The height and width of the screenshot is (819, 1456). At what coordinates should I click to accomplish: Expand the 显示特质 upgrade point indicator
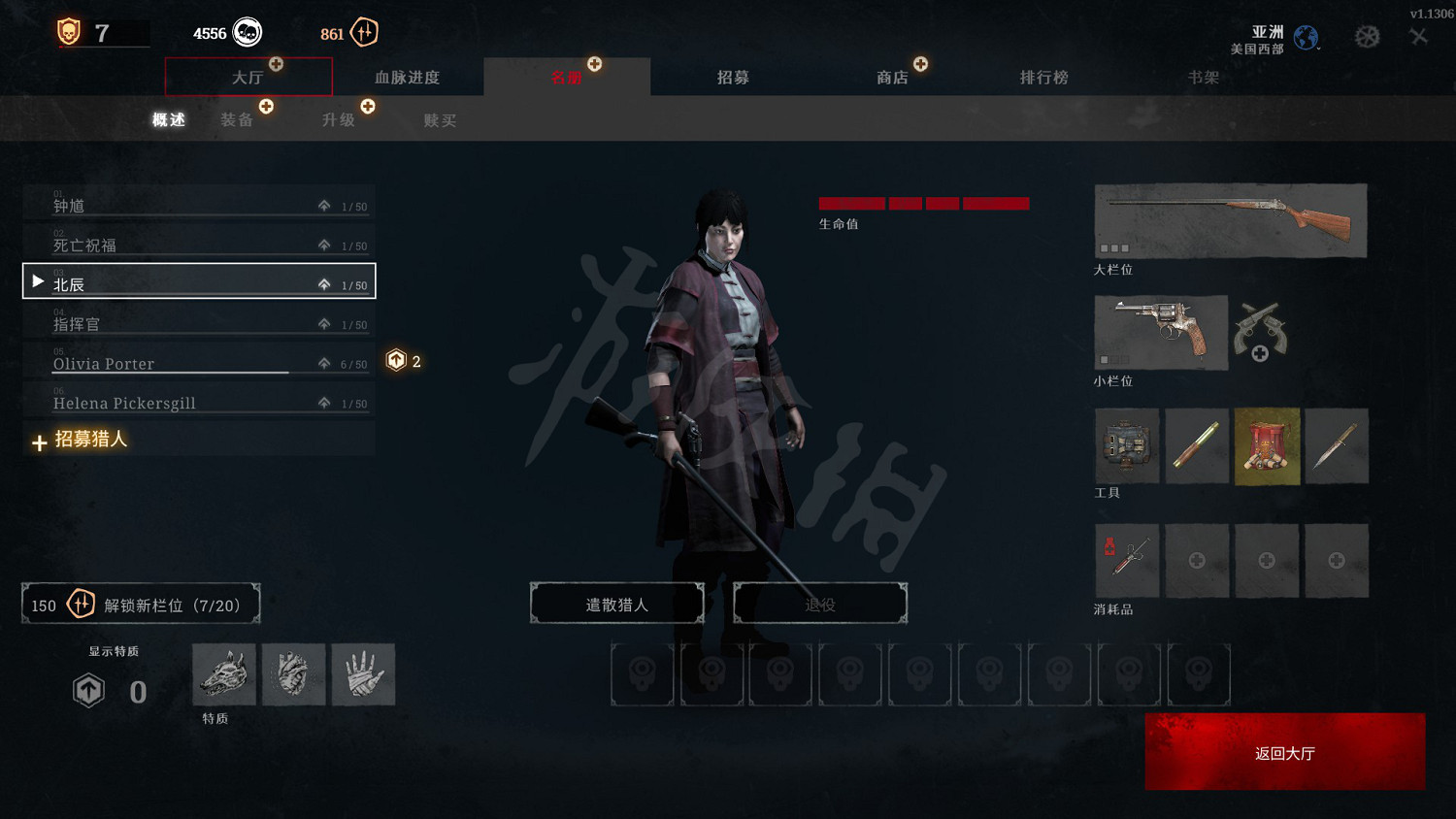(x=89, y=691)
